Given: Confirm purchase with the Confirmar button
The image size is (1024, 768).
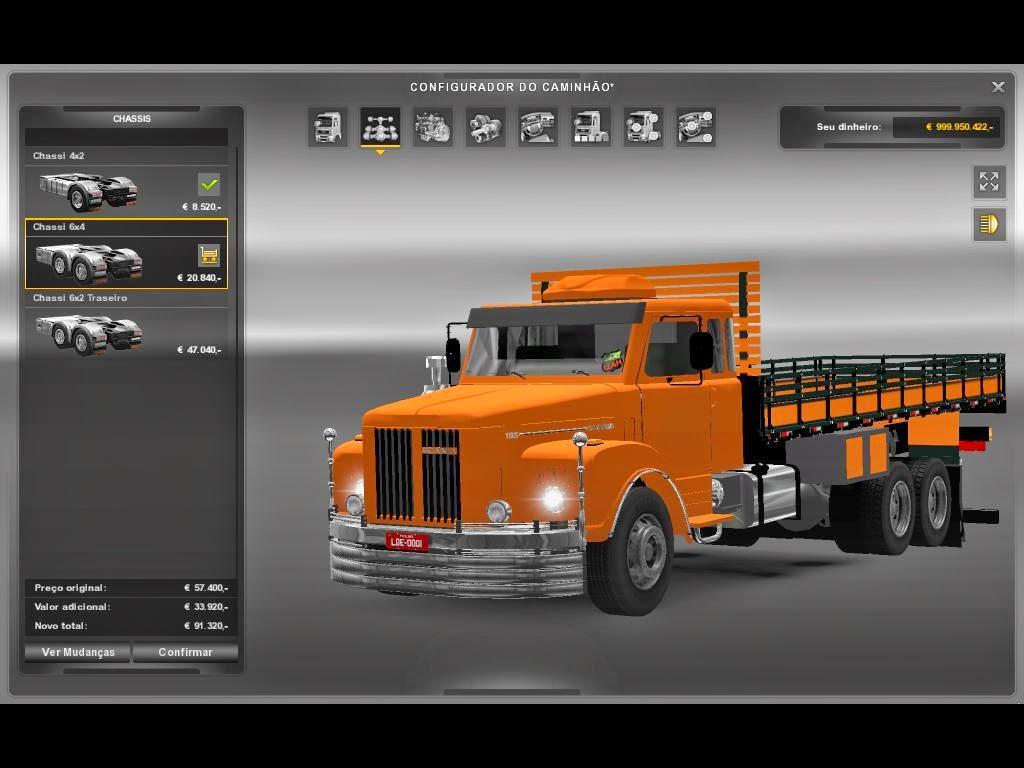Looking at the screenshot, I should (185, 652).
